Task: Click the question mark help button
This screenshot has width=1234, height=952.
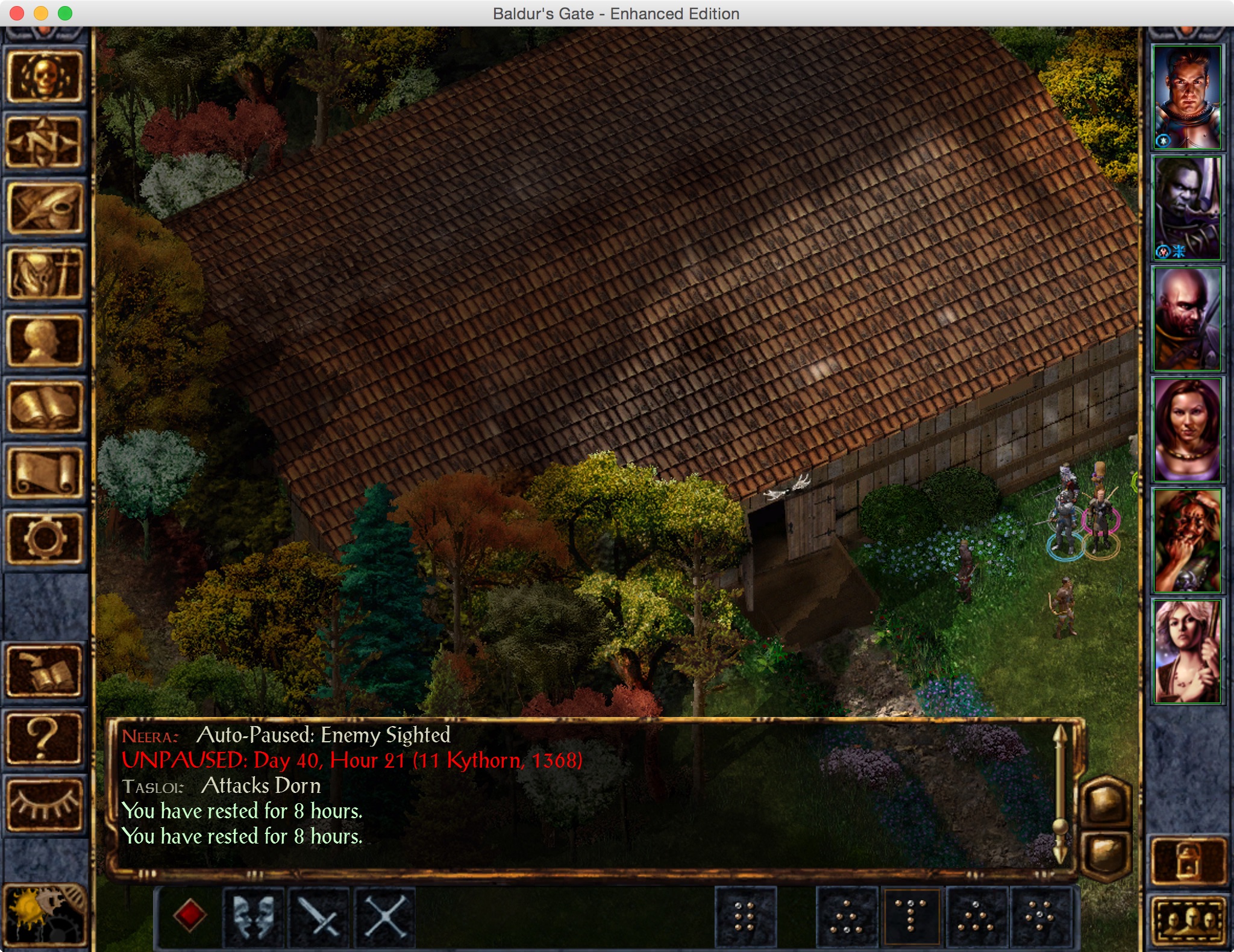Action: pos(44,738)
